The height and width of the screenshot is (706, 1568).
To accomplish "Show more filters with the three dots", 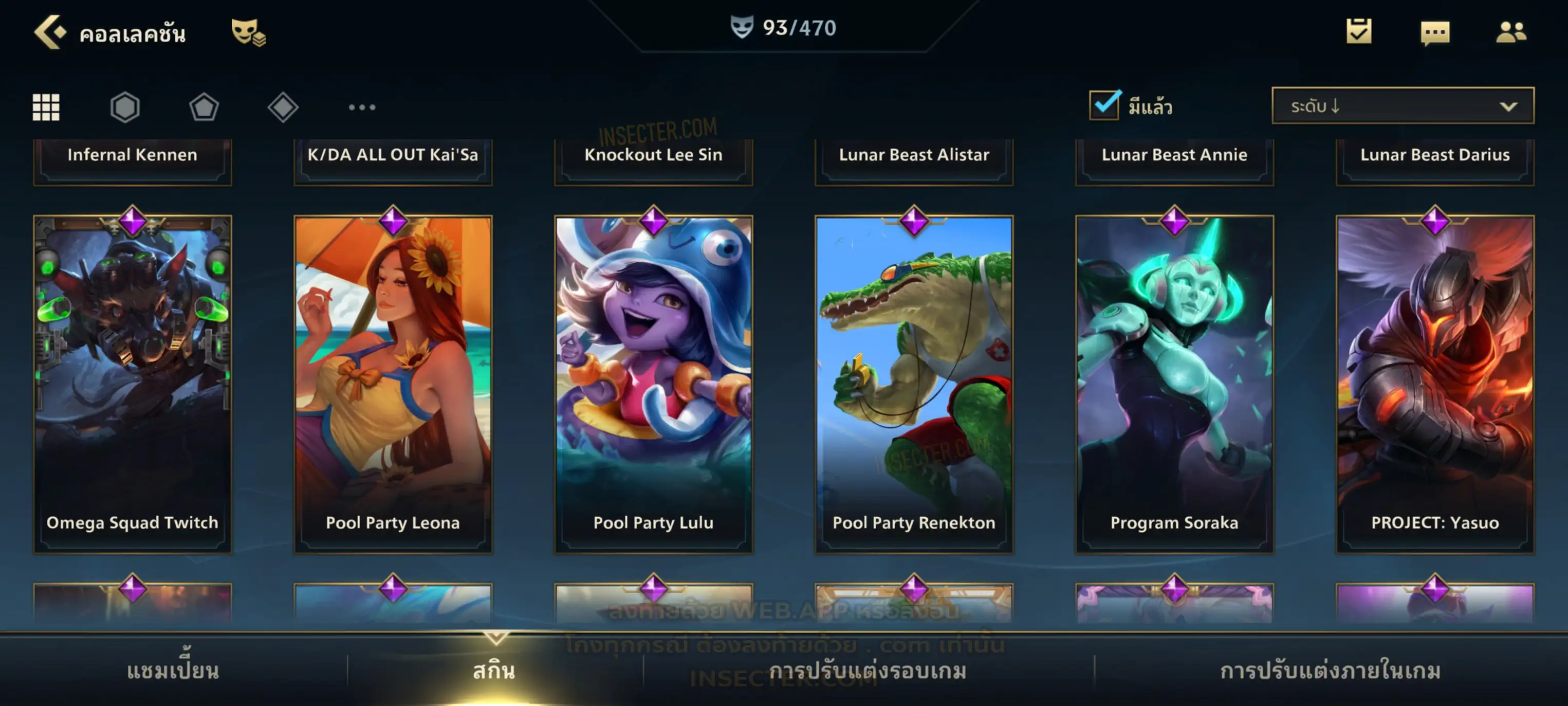I will [362, 107].
